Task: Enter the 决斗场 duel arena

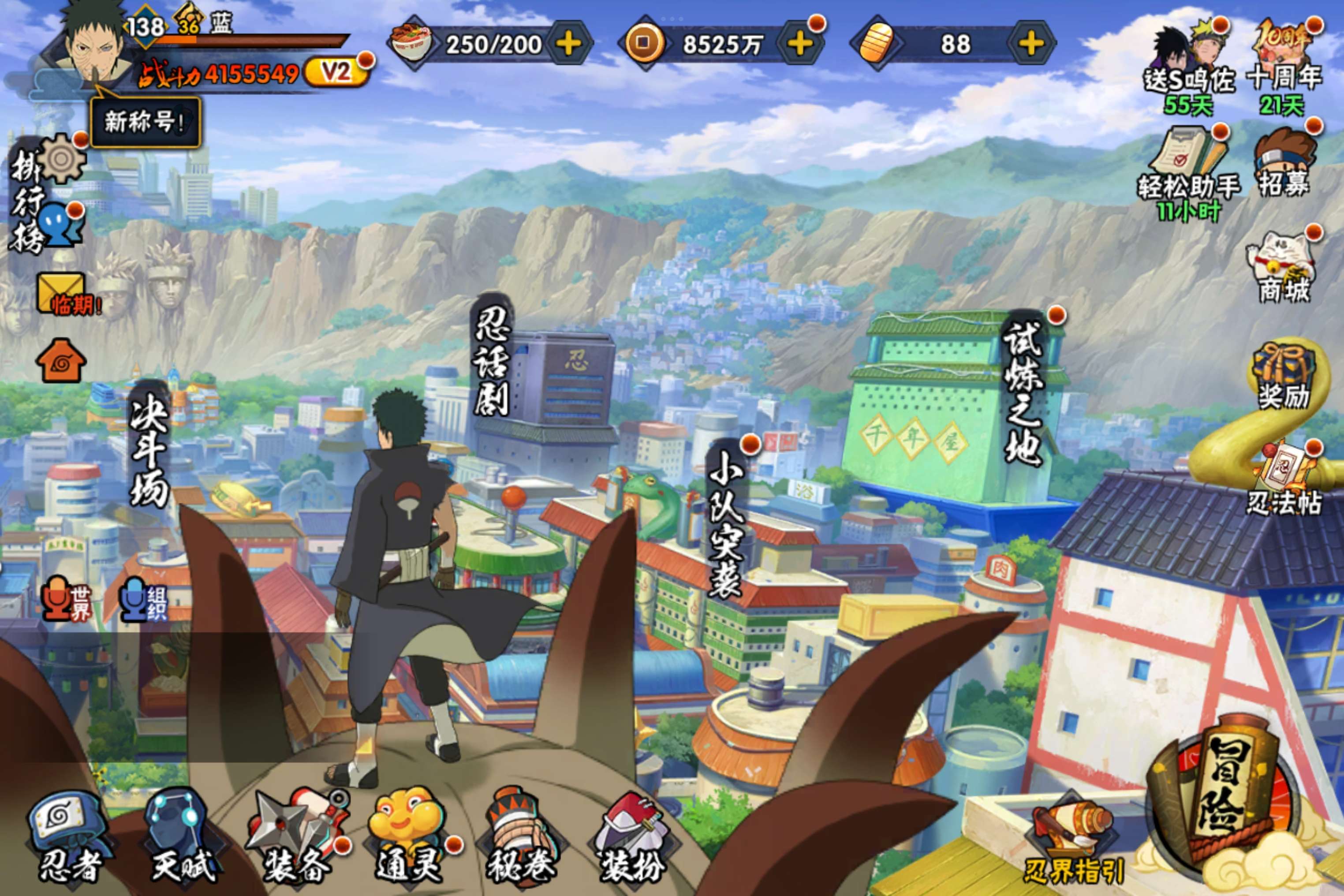Action: (x=149, y=448)
